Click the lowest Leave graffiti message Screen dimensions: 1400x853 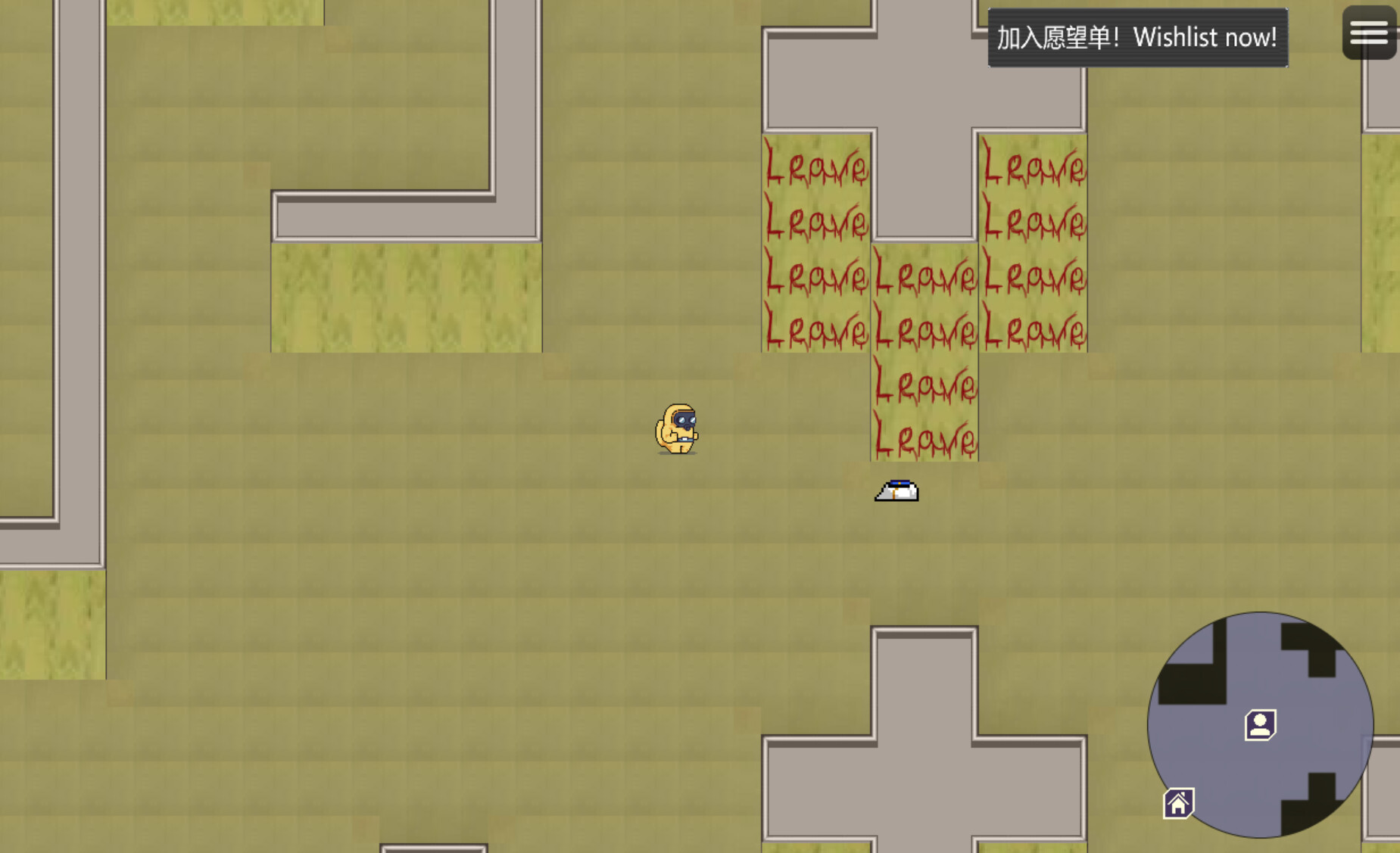pyautogui.click(x=923, y=437)
